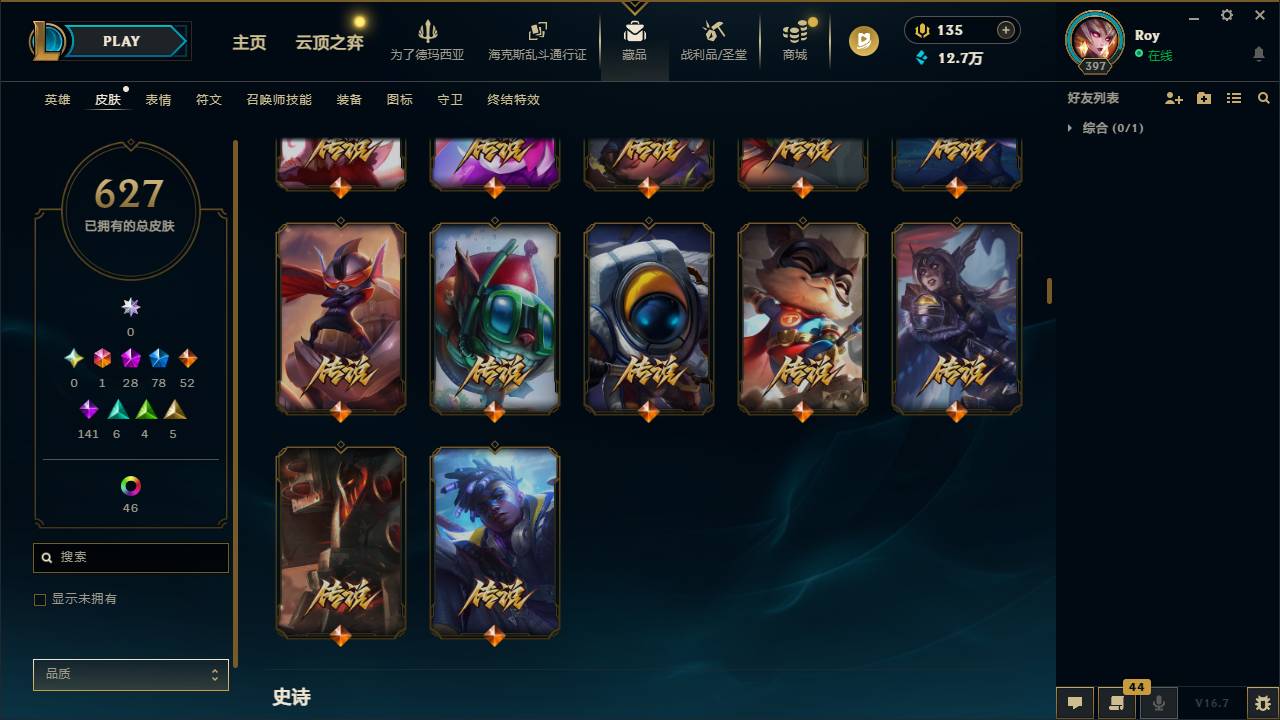
Task: Toggle the notification bell
Action: 1258,55
